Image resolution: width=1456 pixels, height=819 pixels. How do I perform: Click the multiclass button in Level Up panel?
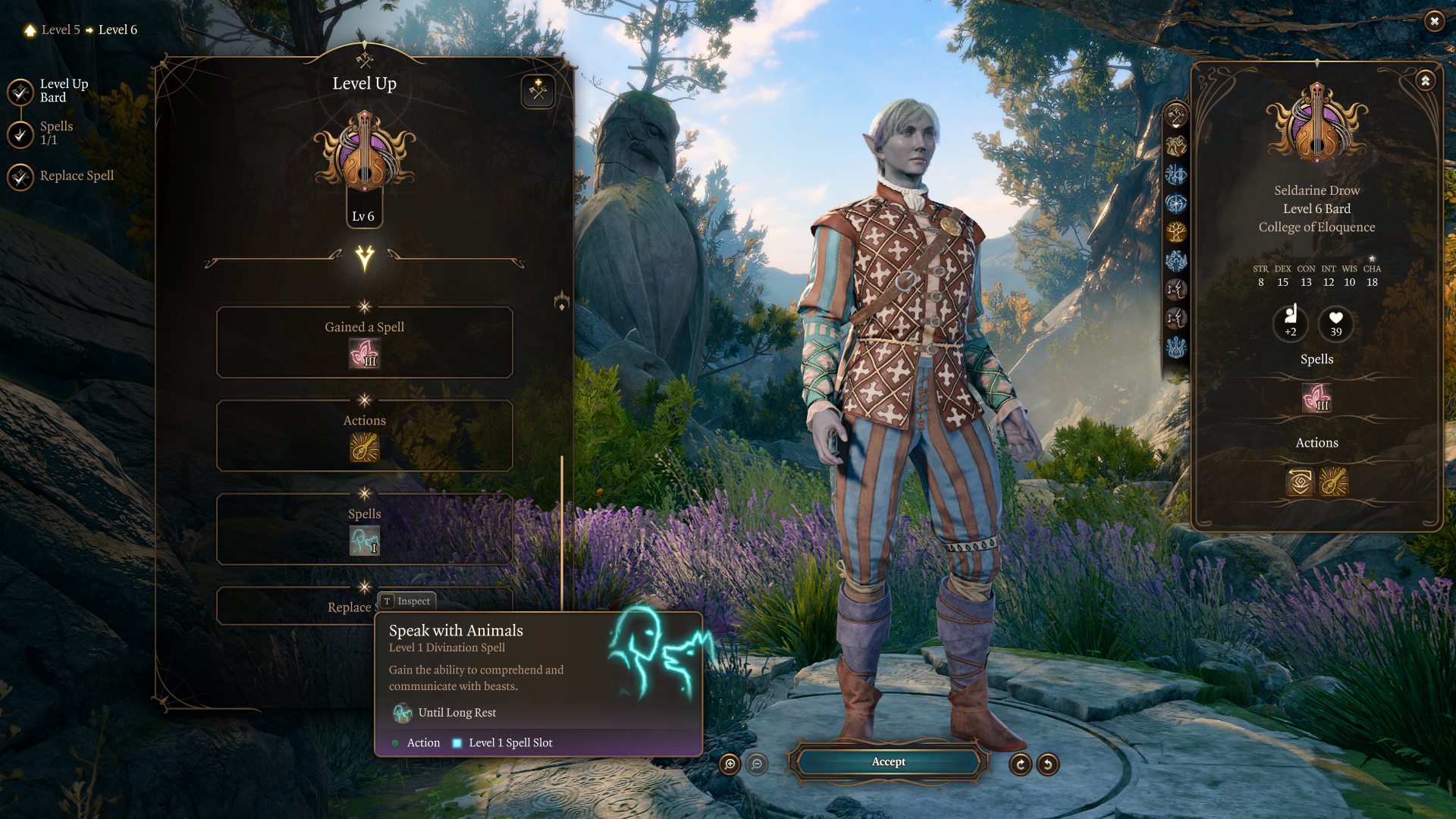click(538, 92)
